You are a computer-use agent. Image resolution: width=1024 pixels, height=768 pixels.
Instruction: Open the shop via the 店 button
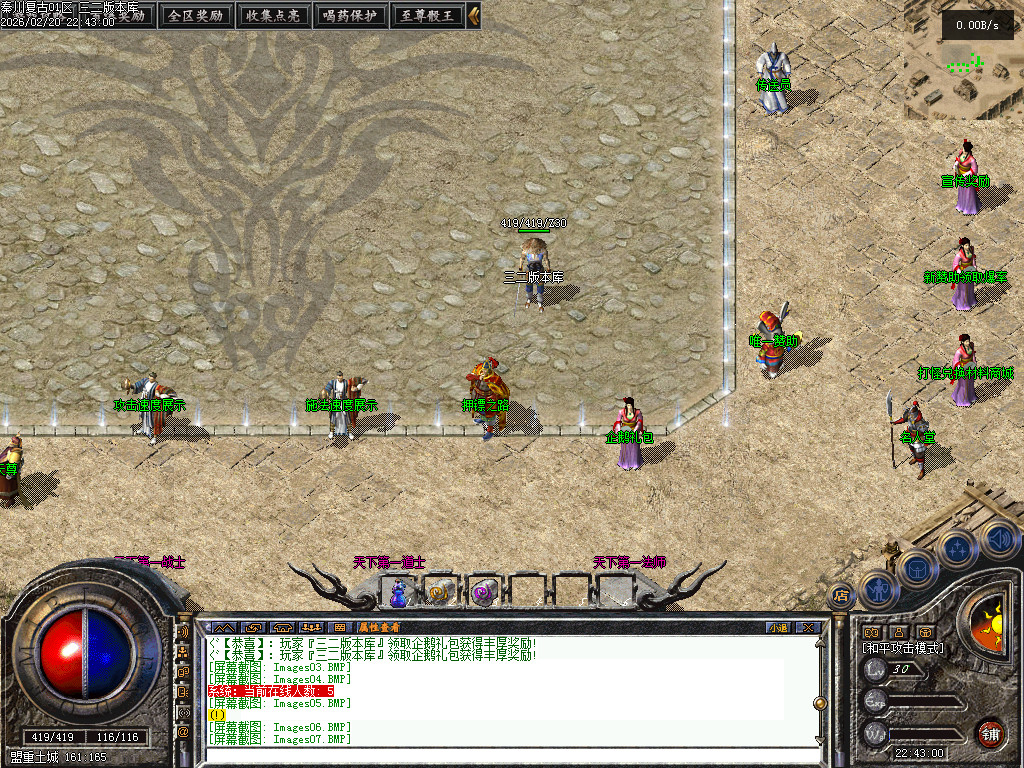coord(841,596)
